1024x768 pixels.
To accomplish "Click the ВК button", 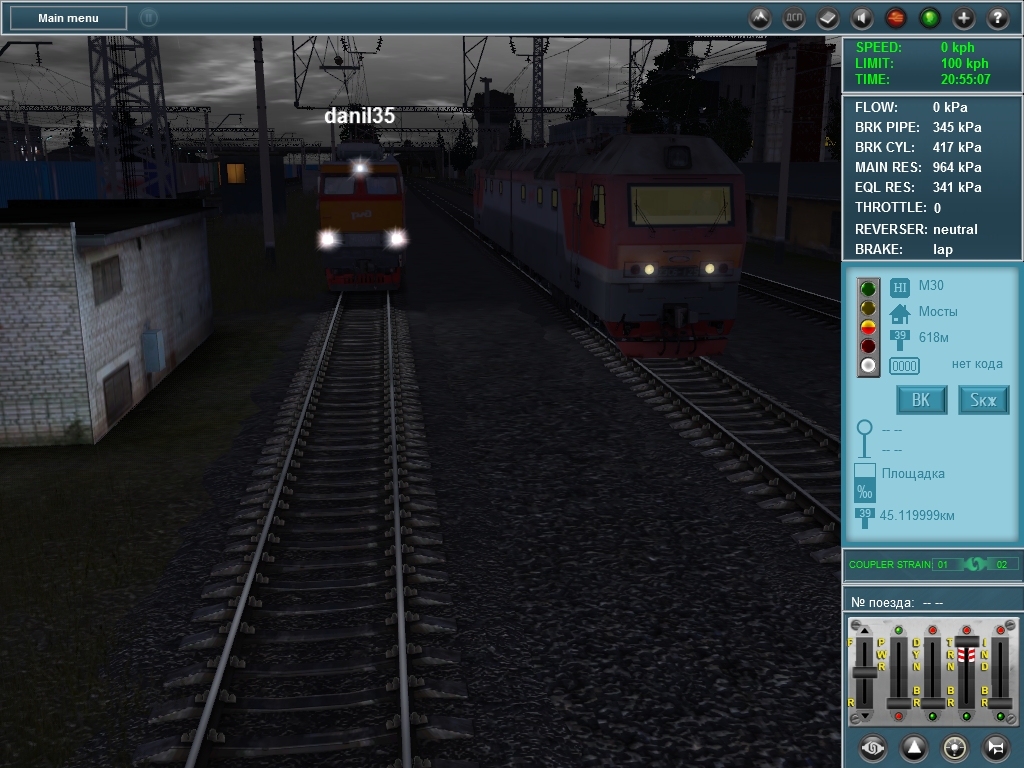I will [921, 400].
